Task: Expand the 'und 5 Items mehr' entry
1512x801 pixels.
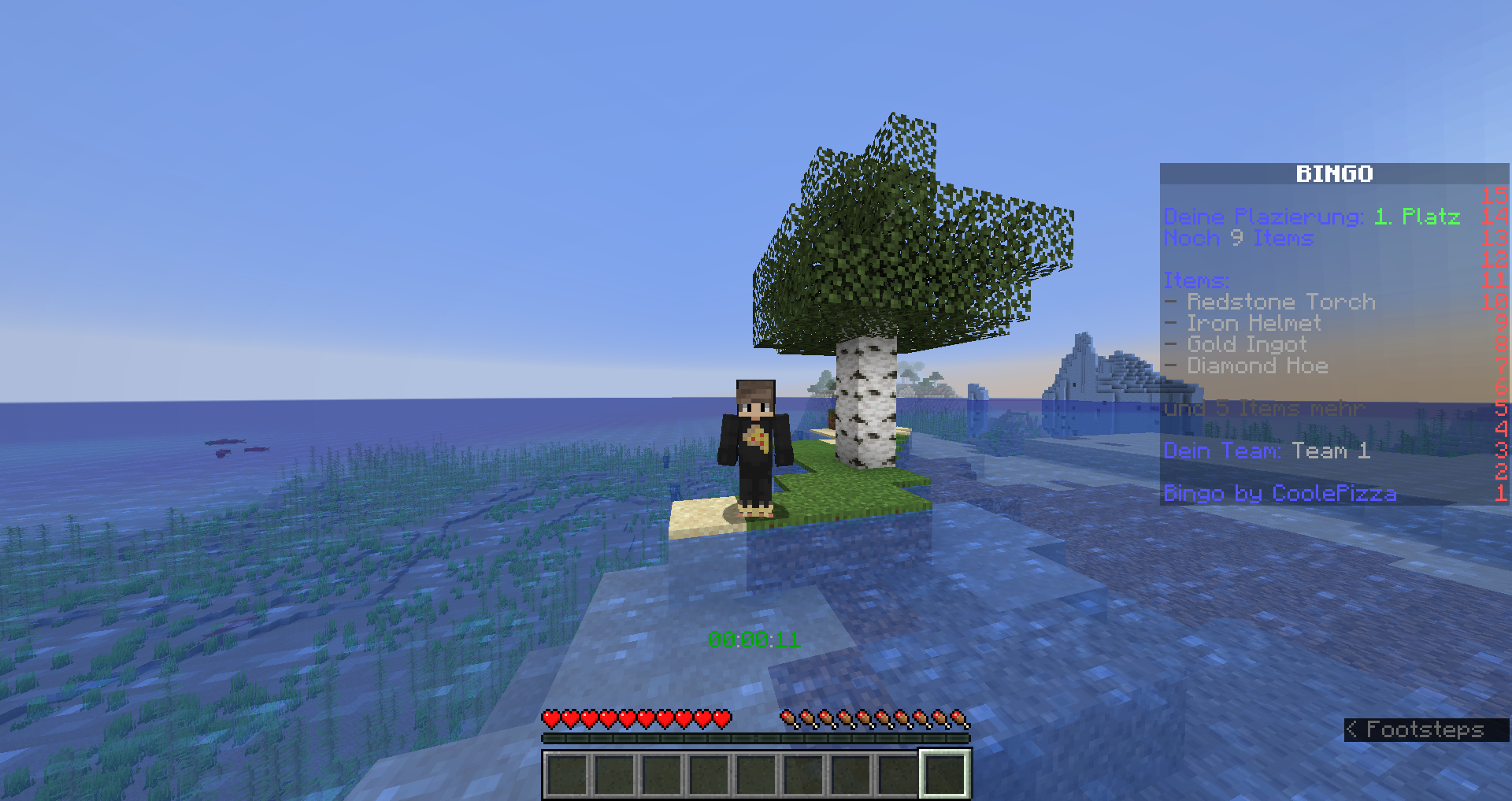Action: [x=1264, y=408]
